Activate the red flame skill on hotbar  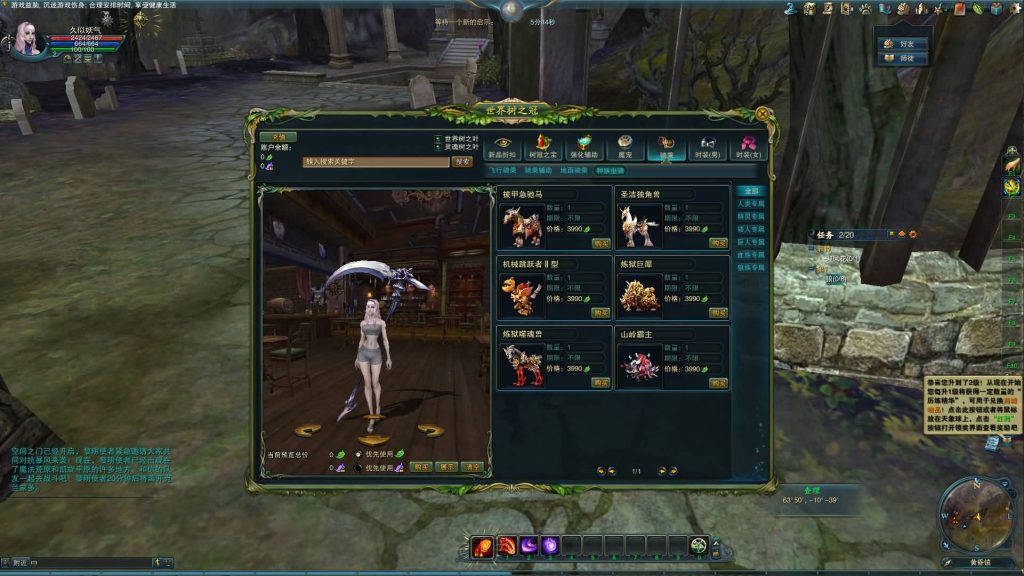point(482,546)
